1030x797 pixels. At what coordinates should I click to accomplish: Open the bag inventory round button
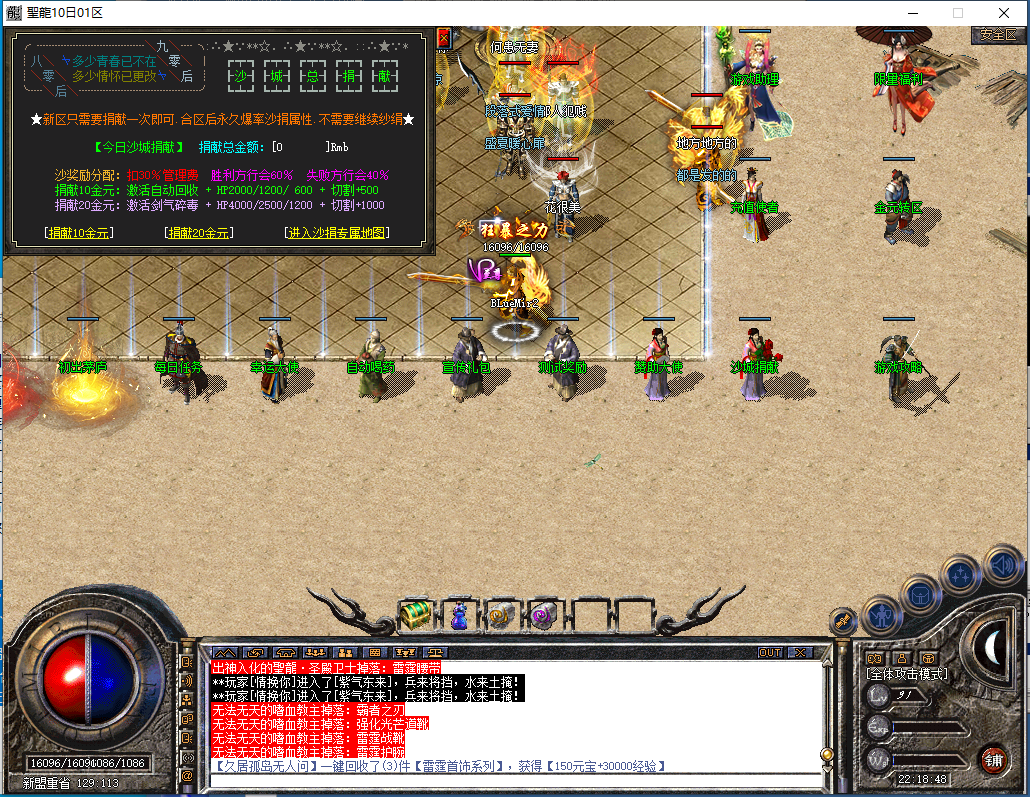tap(921, 594)
